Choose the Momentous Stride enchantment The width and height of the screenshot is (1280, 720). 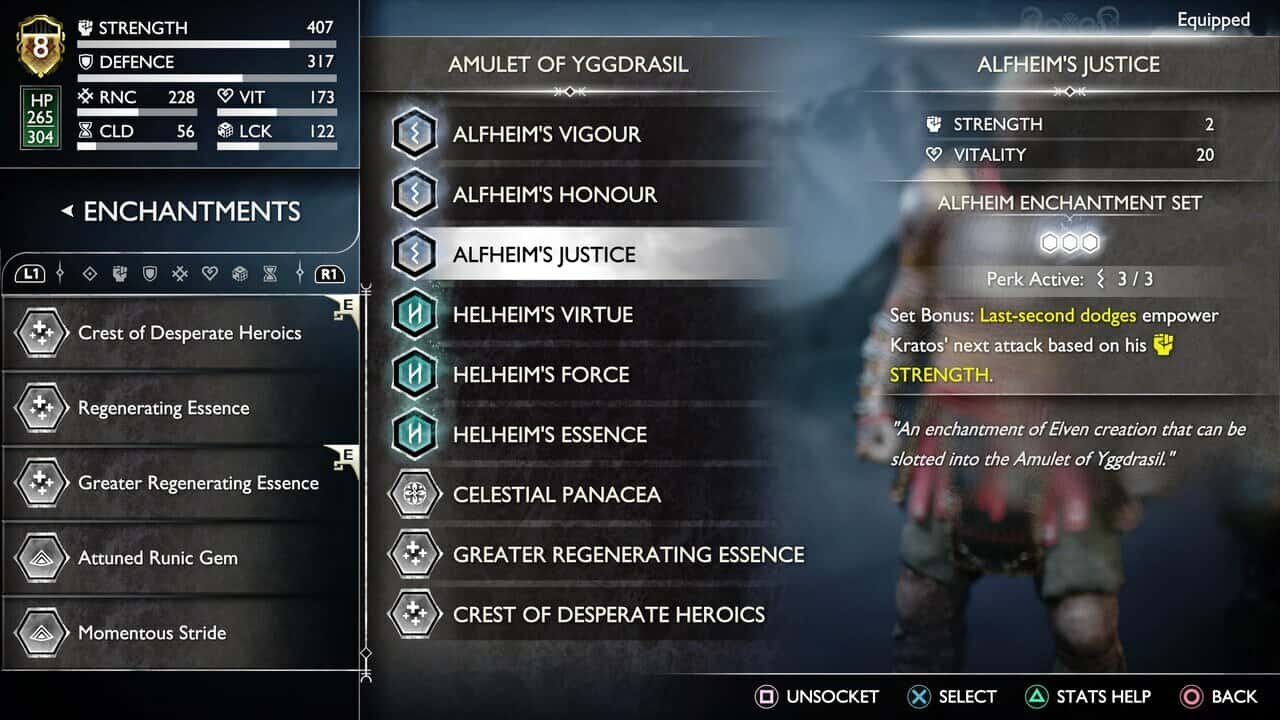pyautogui.click(x=152, y=633)
